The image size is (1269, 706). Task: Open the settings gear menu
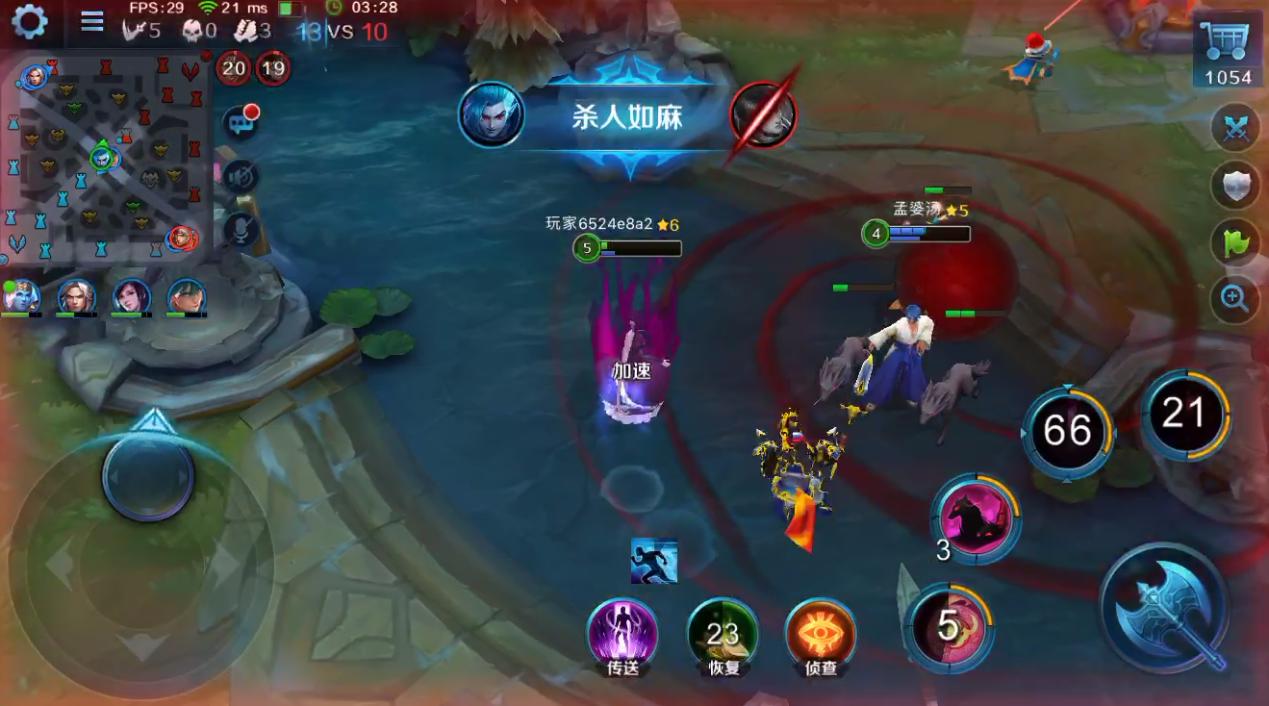coord(28,21)
